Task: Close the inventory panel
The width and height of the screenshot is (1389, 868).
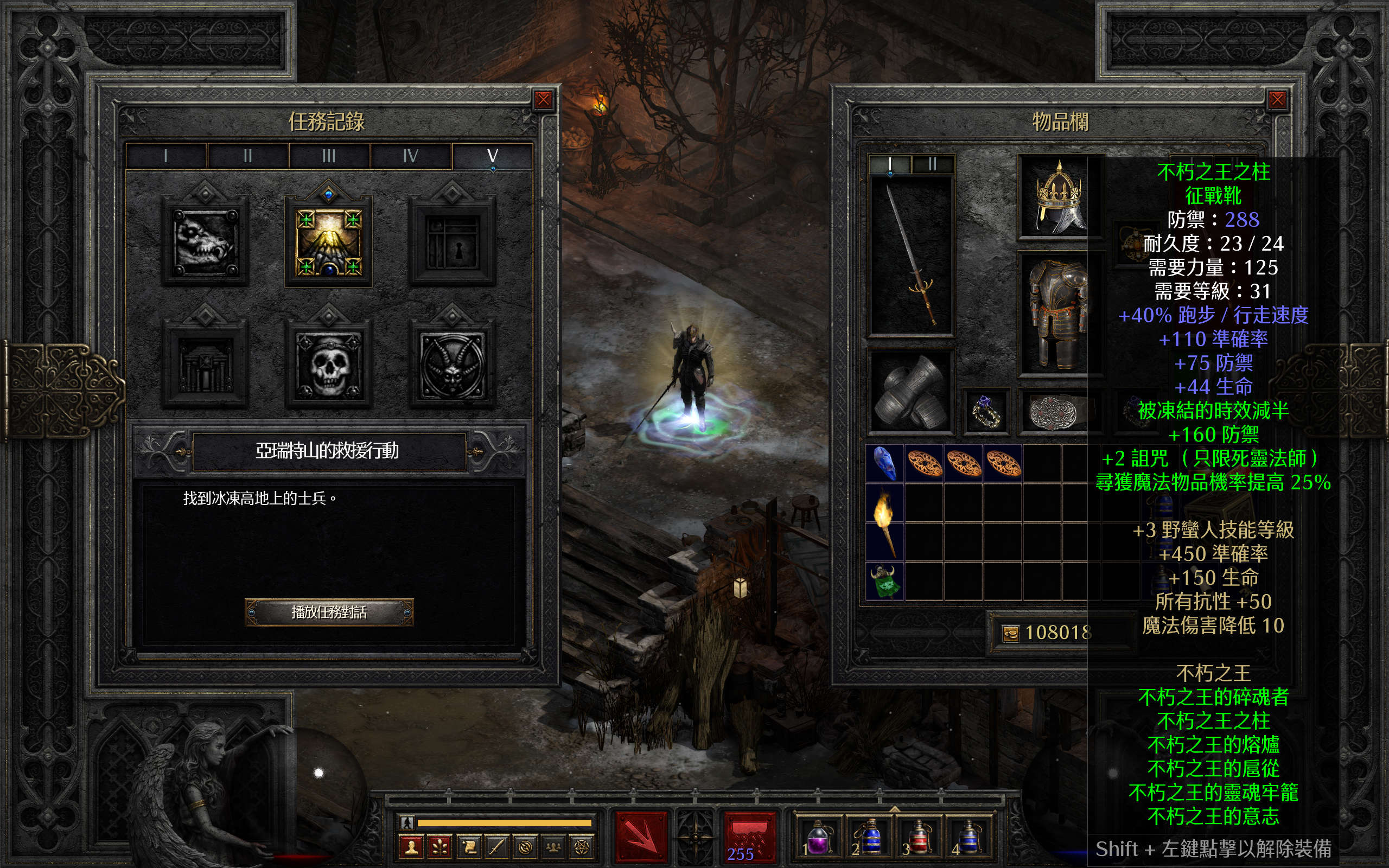Action: pyautogui.click(x=1277, y=100)
